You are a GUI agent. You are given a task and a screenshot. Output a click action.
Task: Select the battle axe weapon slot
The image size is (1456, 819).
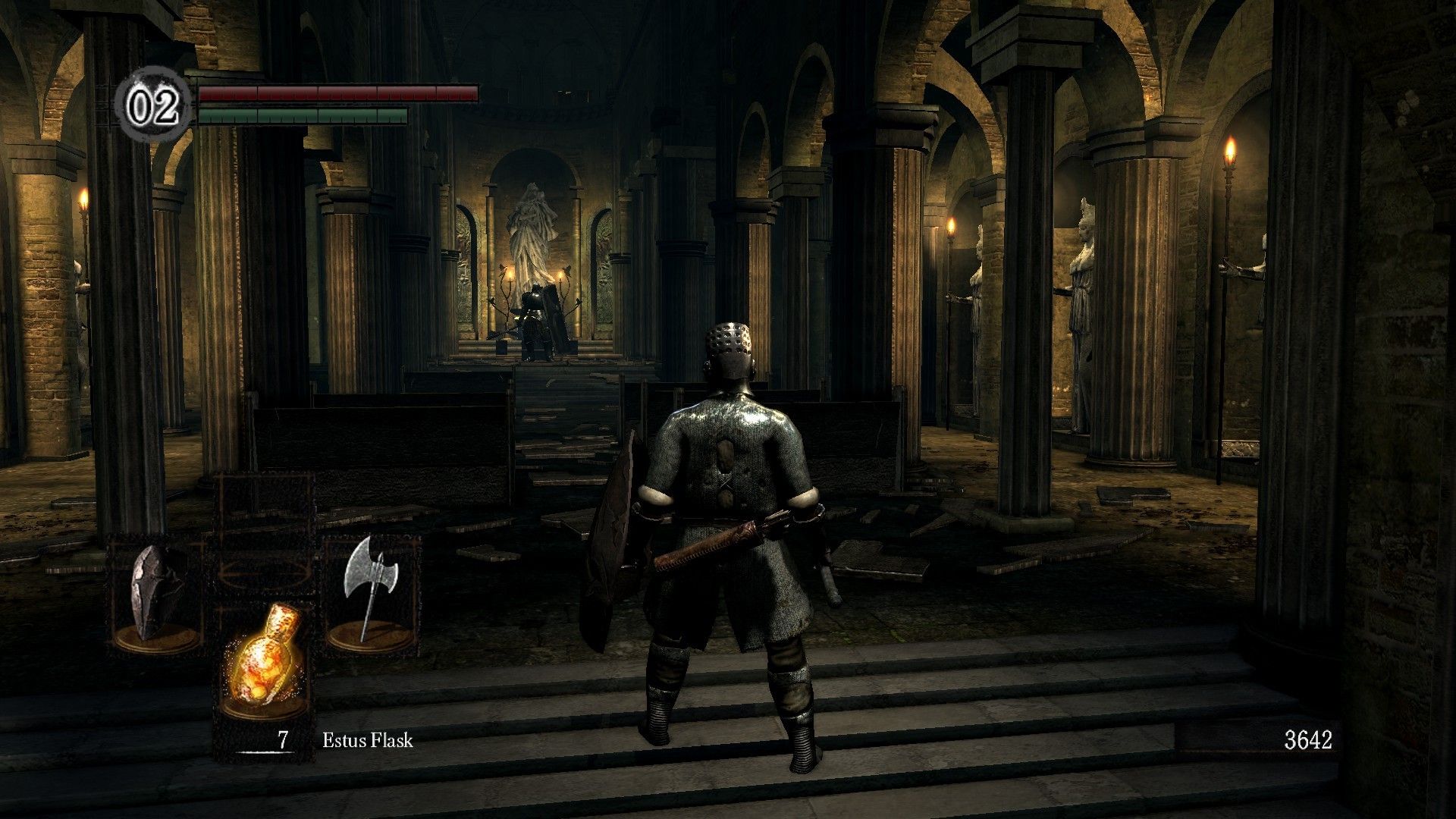click(371, 595)
